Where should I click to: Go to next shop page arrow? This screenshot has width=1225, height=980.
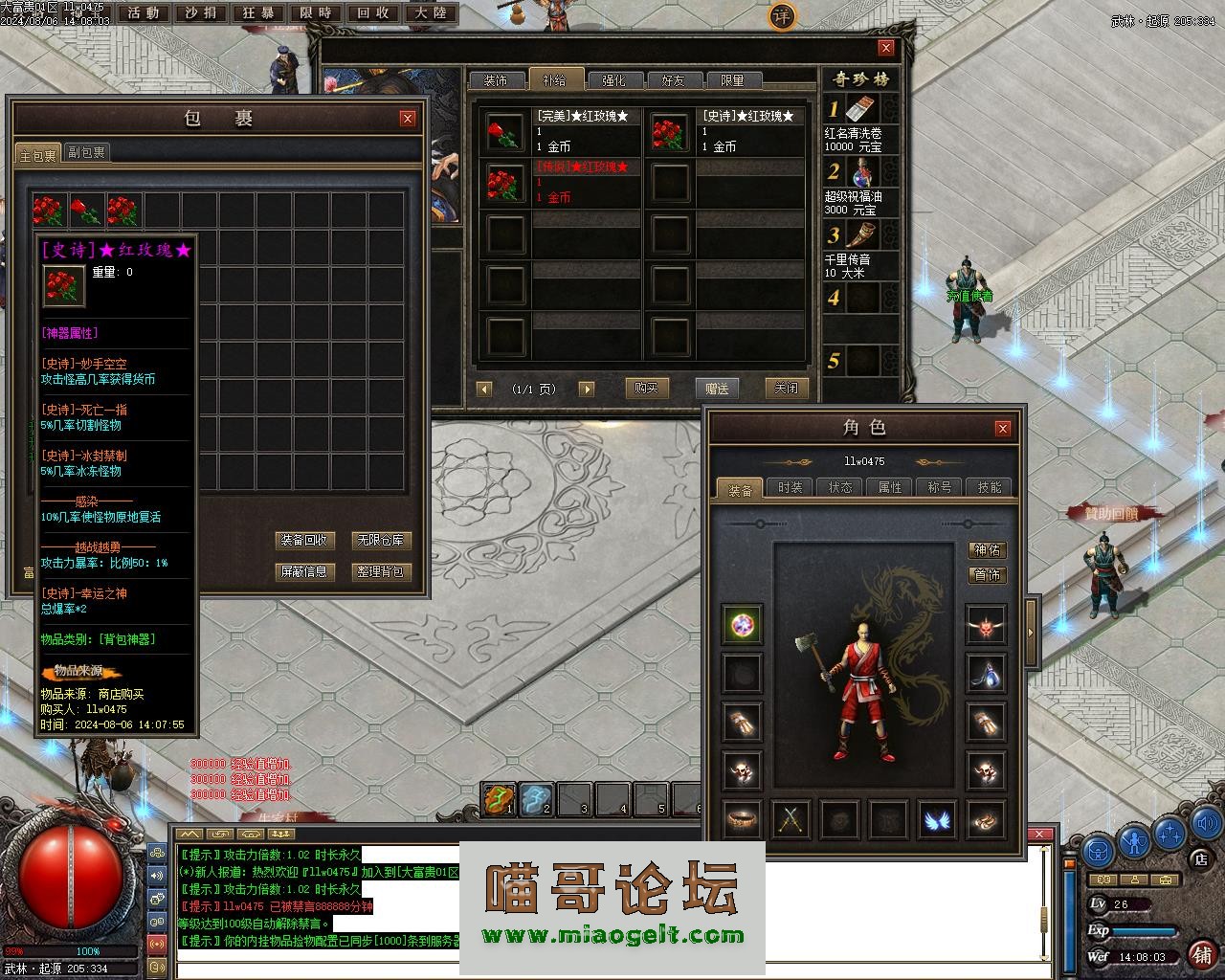587,389
